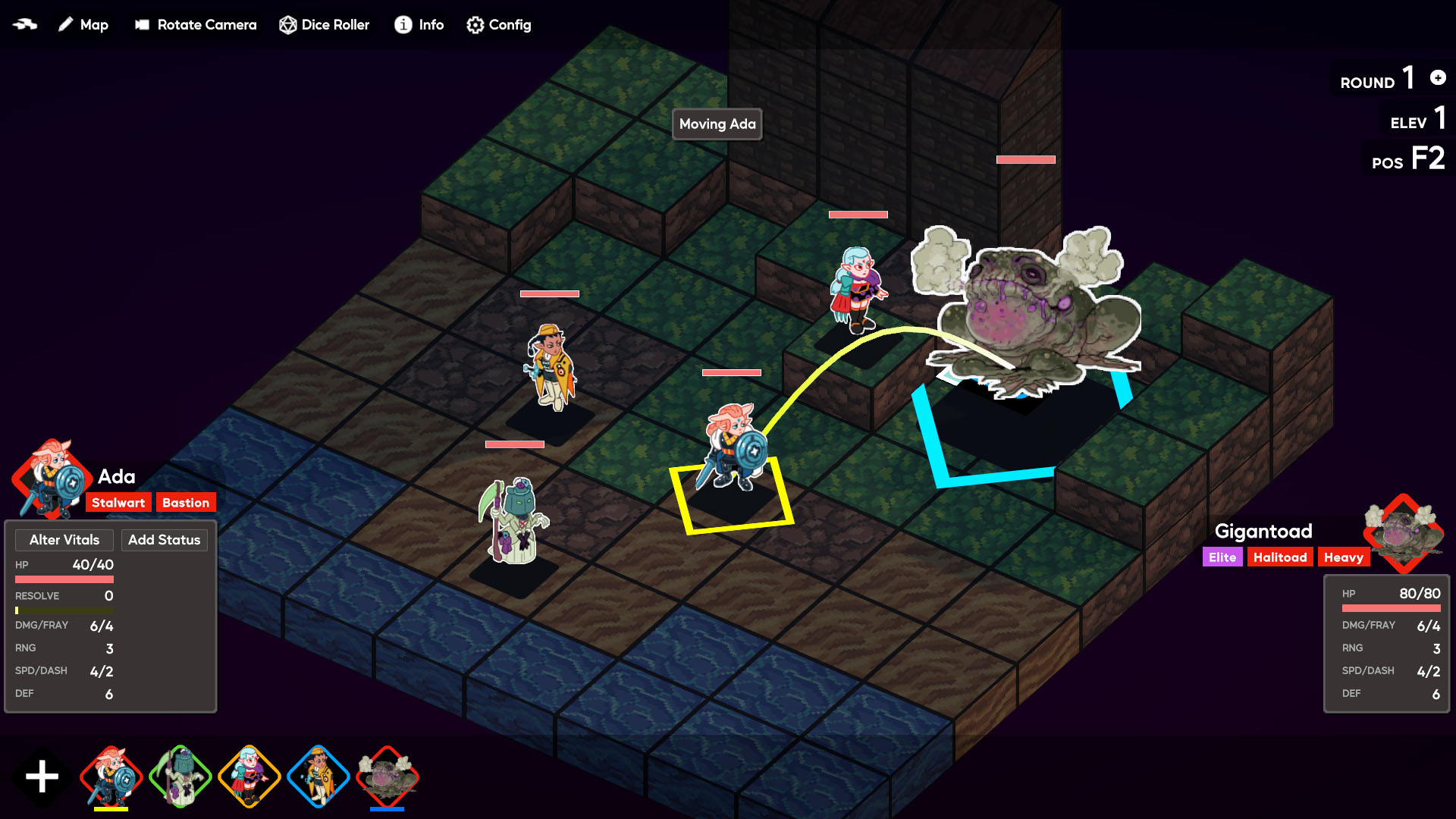Image resolution: width=1456 pixels, height=819 pixels.
Task: Select the Gigantoad portrait in the turn bar
Action: click(388, 777)
